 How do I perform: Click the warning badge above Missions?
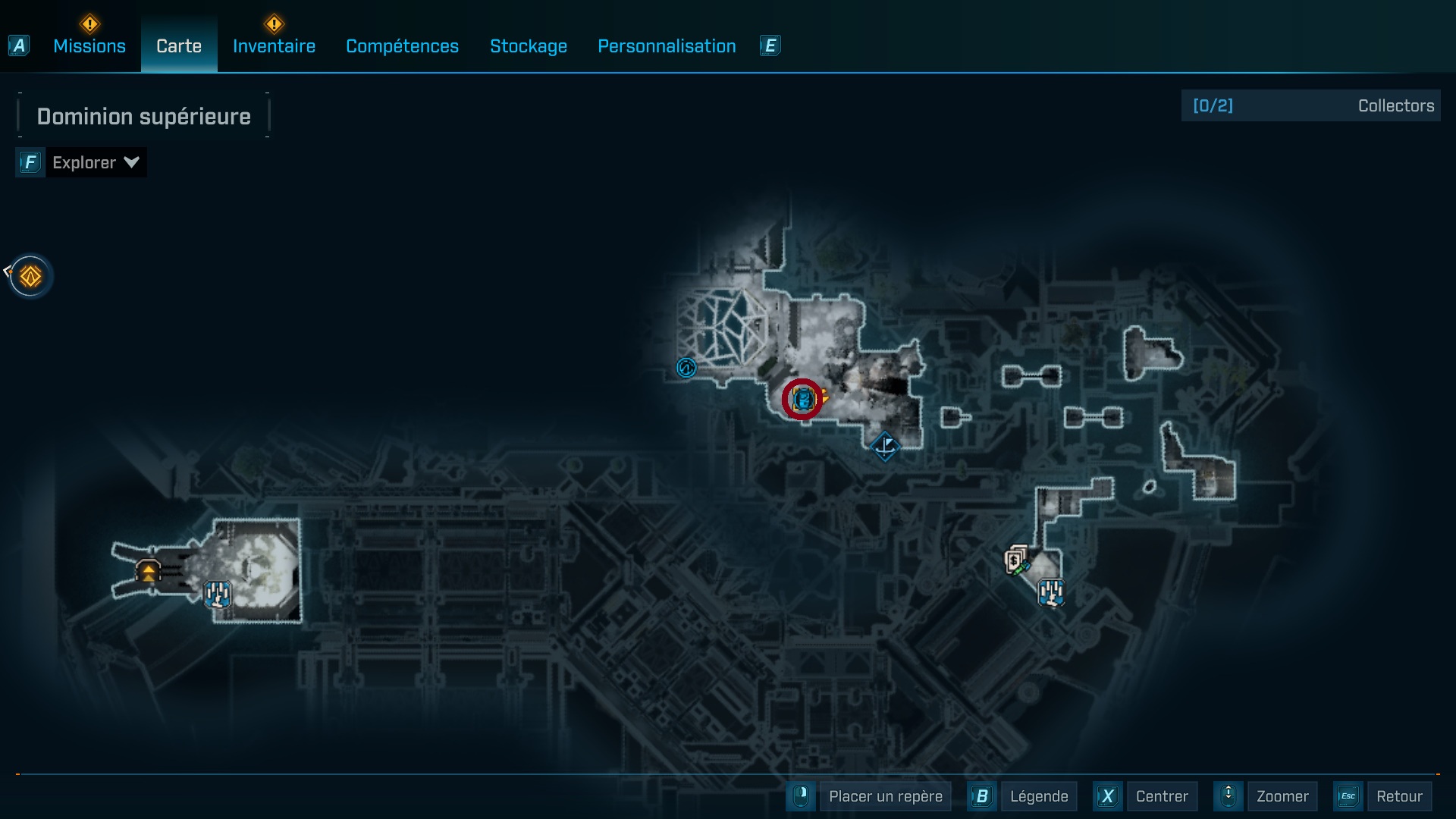click(89, 24)
